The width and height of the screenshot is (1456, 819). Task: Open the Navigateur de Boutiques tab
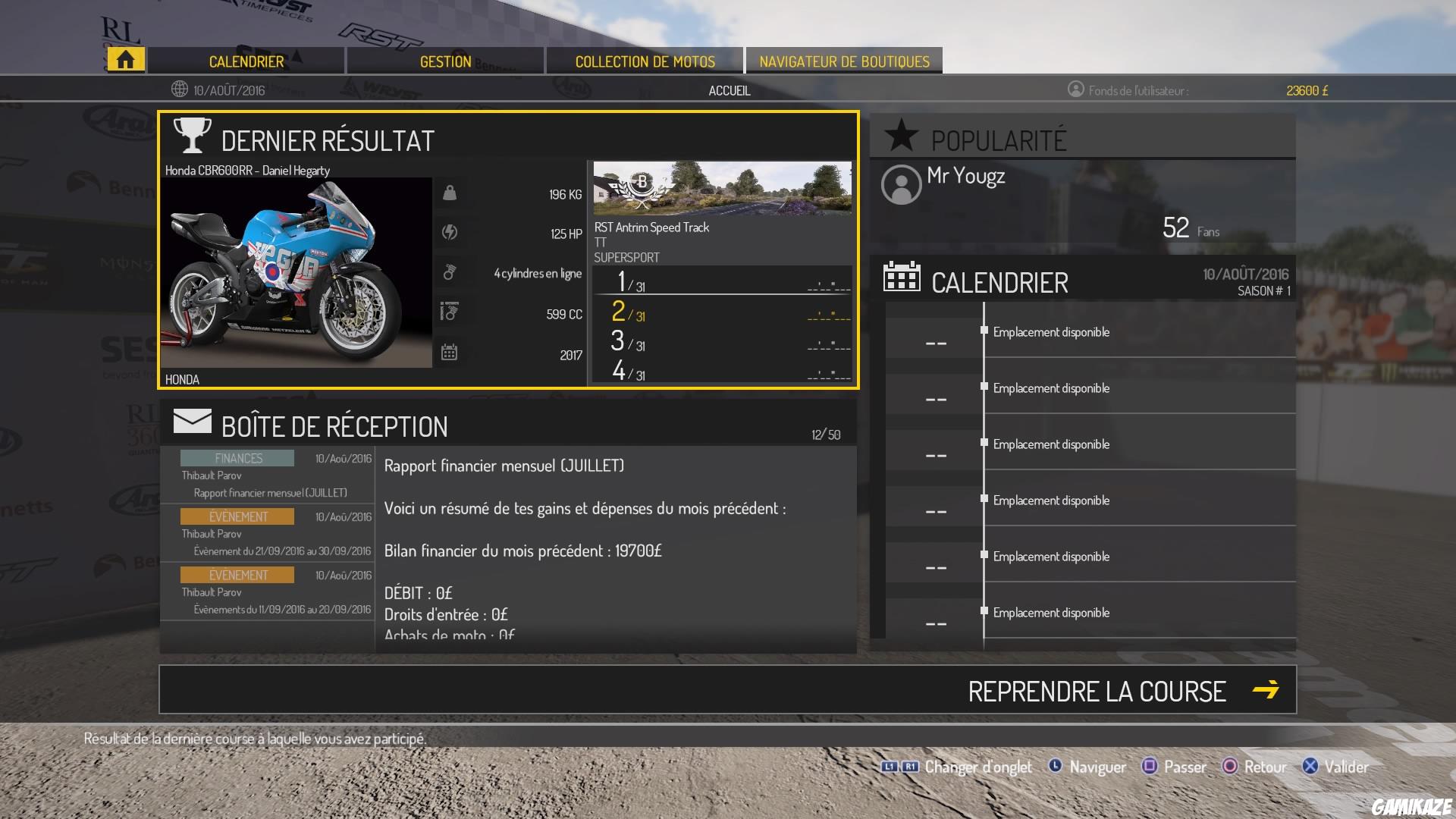[844, 61]
